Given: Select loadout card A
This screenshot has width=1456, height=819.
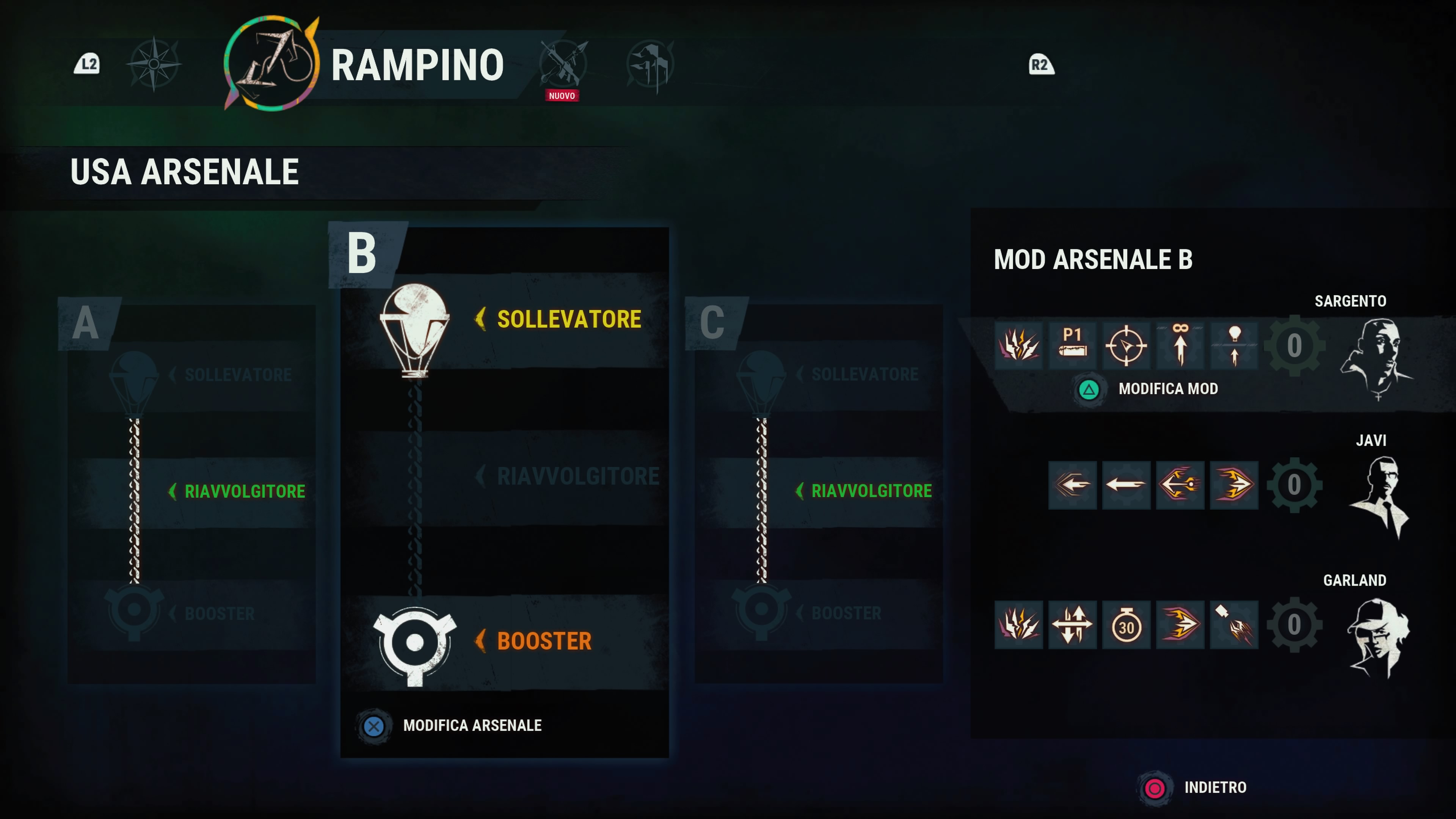Looking at the screenshot, I should [191, 492].
